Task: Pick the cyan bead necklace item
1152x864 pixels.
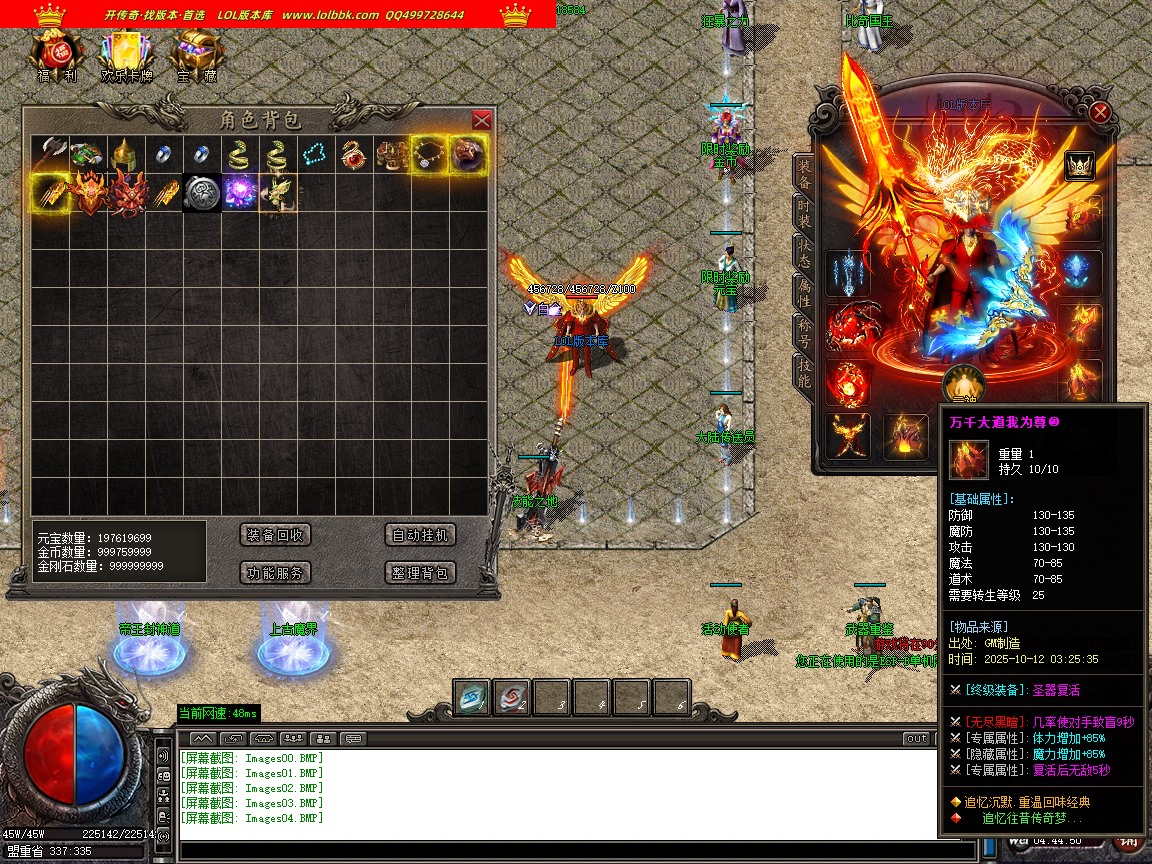Action: coord(315,154)
